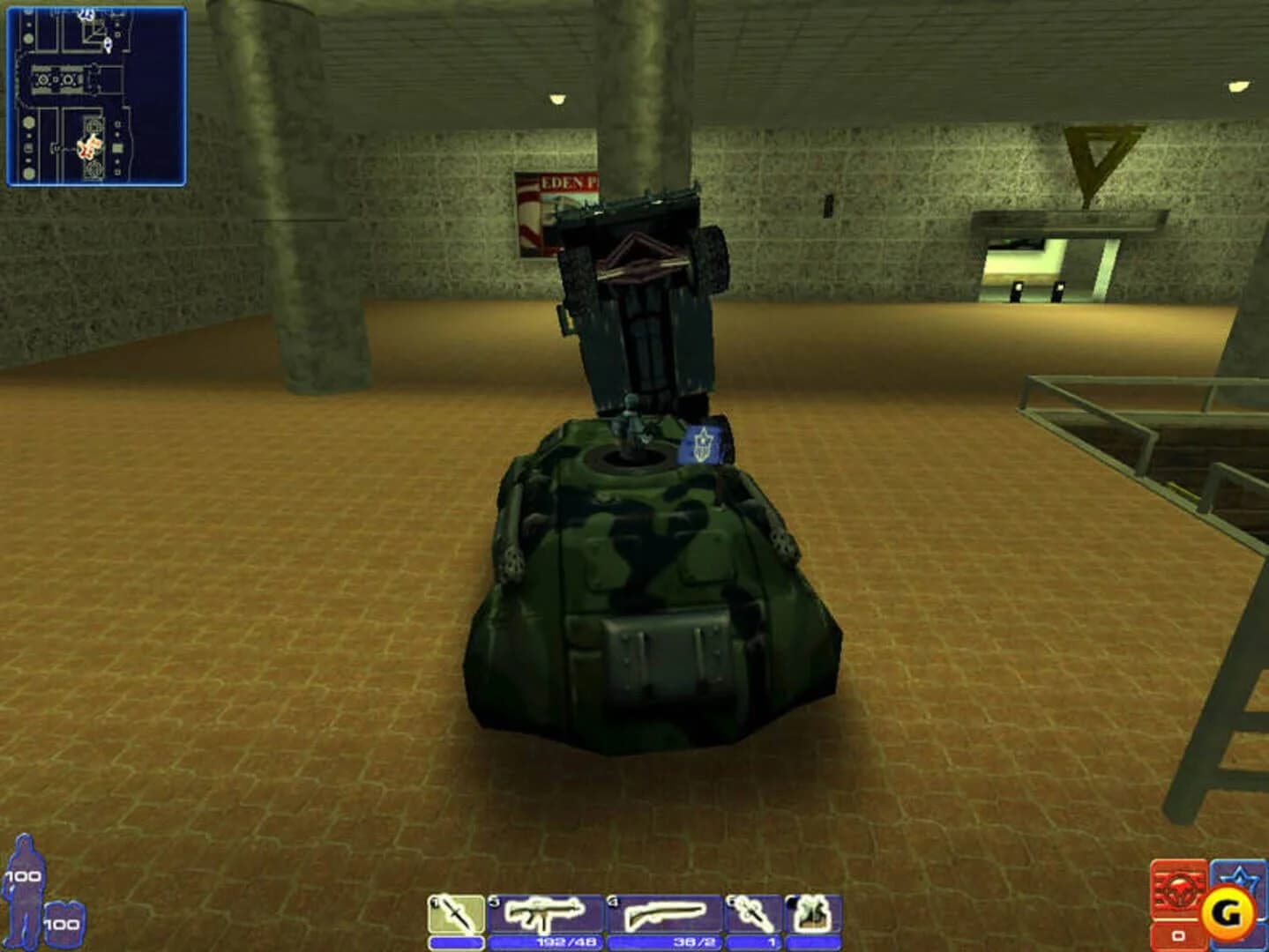The height and width of the screenshot is (952, 1269).
Task: Select the explosive charge in the last weapon slot
Action: point(810,914)
